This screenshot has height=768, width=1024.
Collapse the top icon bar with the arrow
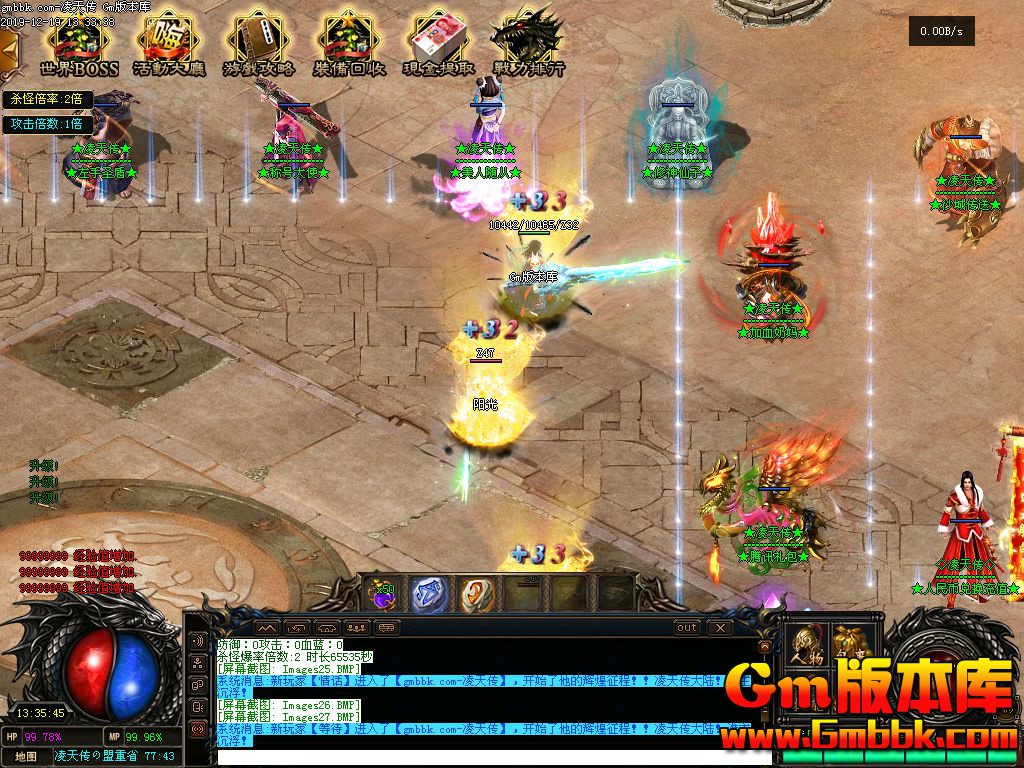(8, 47)
